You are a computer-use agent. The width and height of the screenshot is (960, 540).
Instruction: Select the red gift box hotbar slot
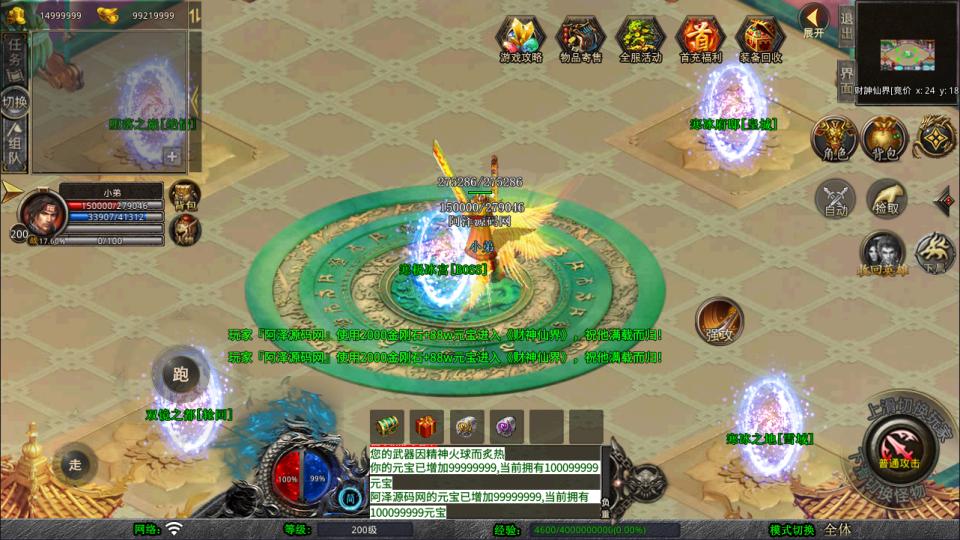tap(429, 426)
